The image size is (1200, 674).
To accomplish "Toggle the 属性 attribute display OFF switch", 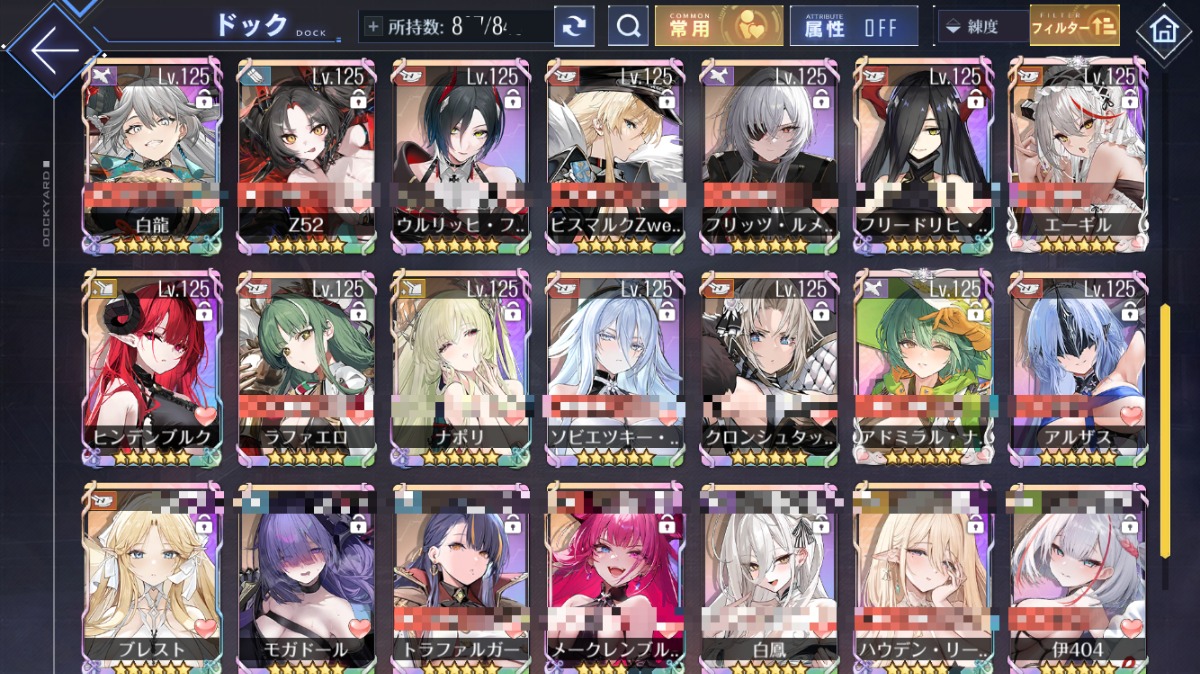I will click(853, 27).
